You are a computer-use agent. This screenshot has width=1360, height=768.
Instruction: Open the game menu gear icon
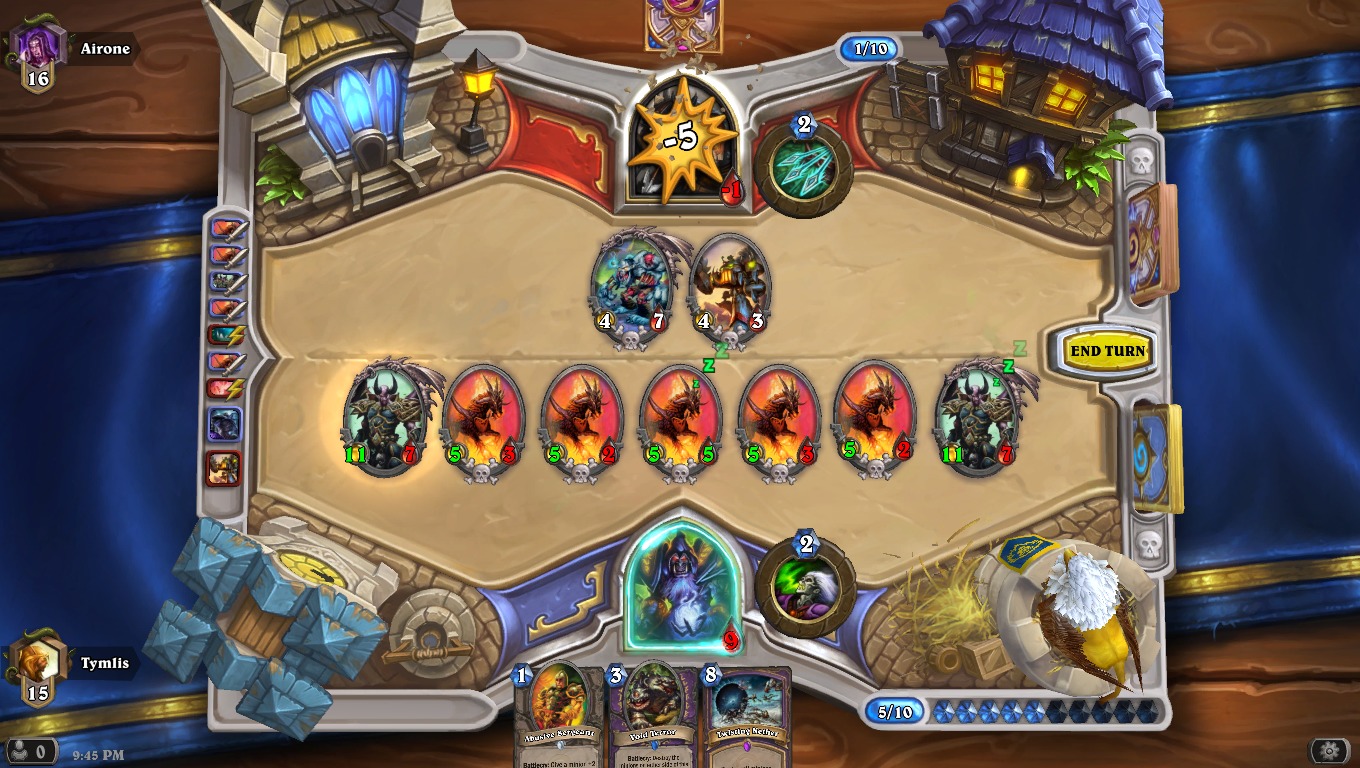1329,750
